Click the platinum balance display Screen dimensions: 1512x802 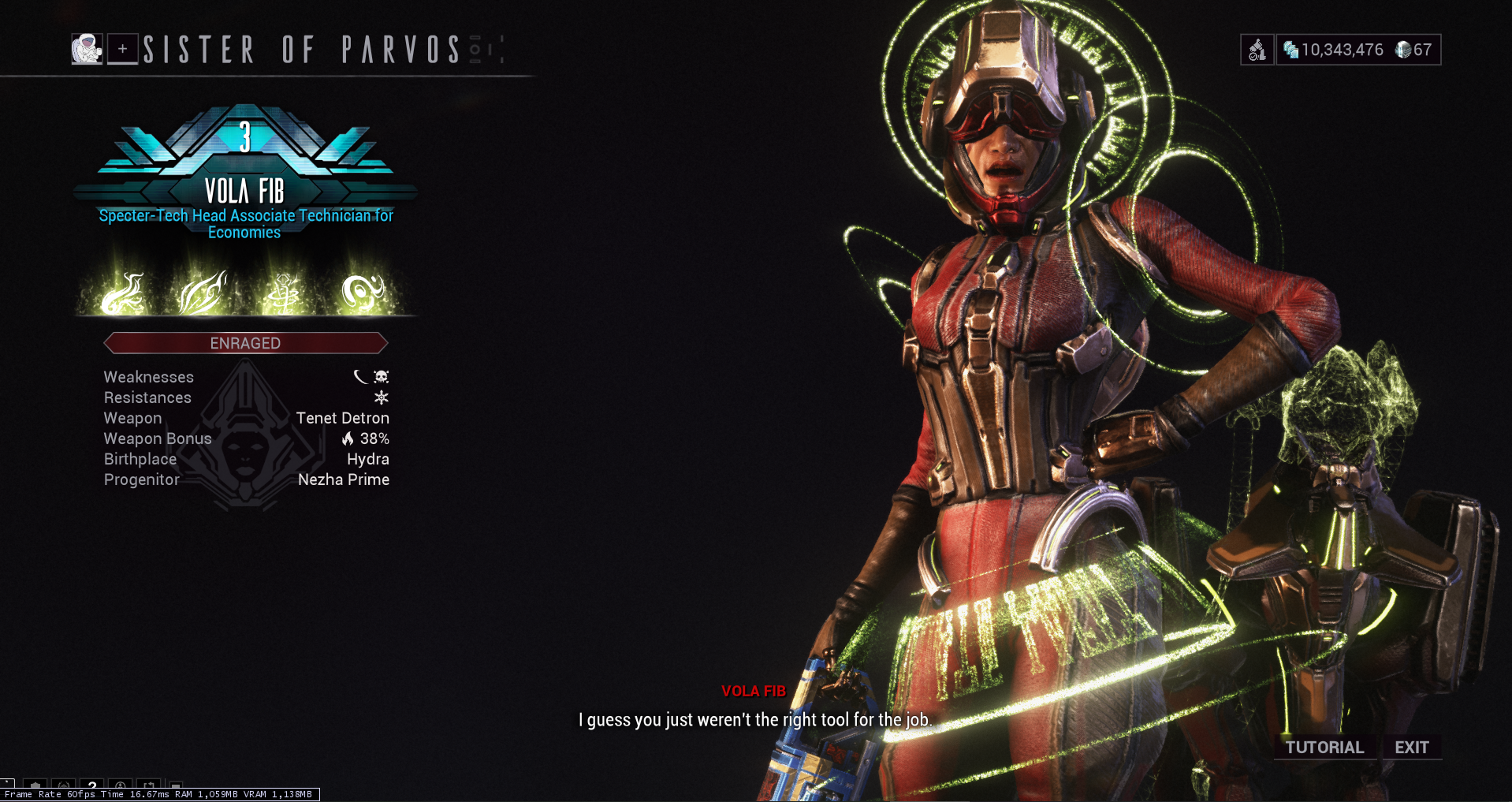[1414, 50]
